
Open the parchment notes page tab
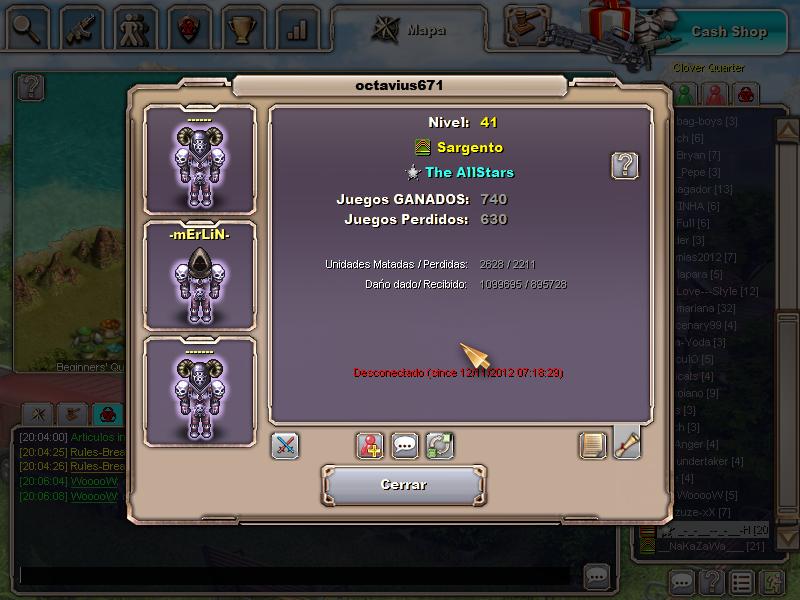tap(593, 446)
